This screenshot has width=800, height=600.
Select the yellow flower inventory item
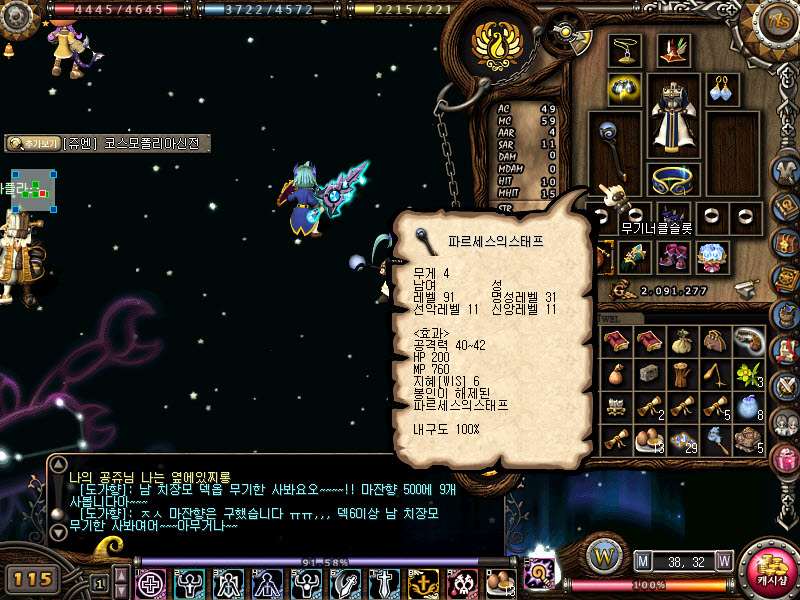tap(748, 375)
